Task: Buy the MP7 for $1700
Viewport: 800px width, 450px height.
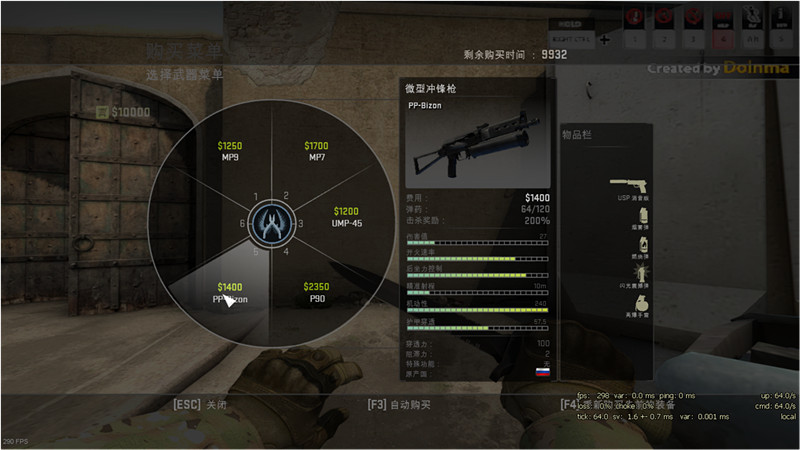Action: click(316, 152)
